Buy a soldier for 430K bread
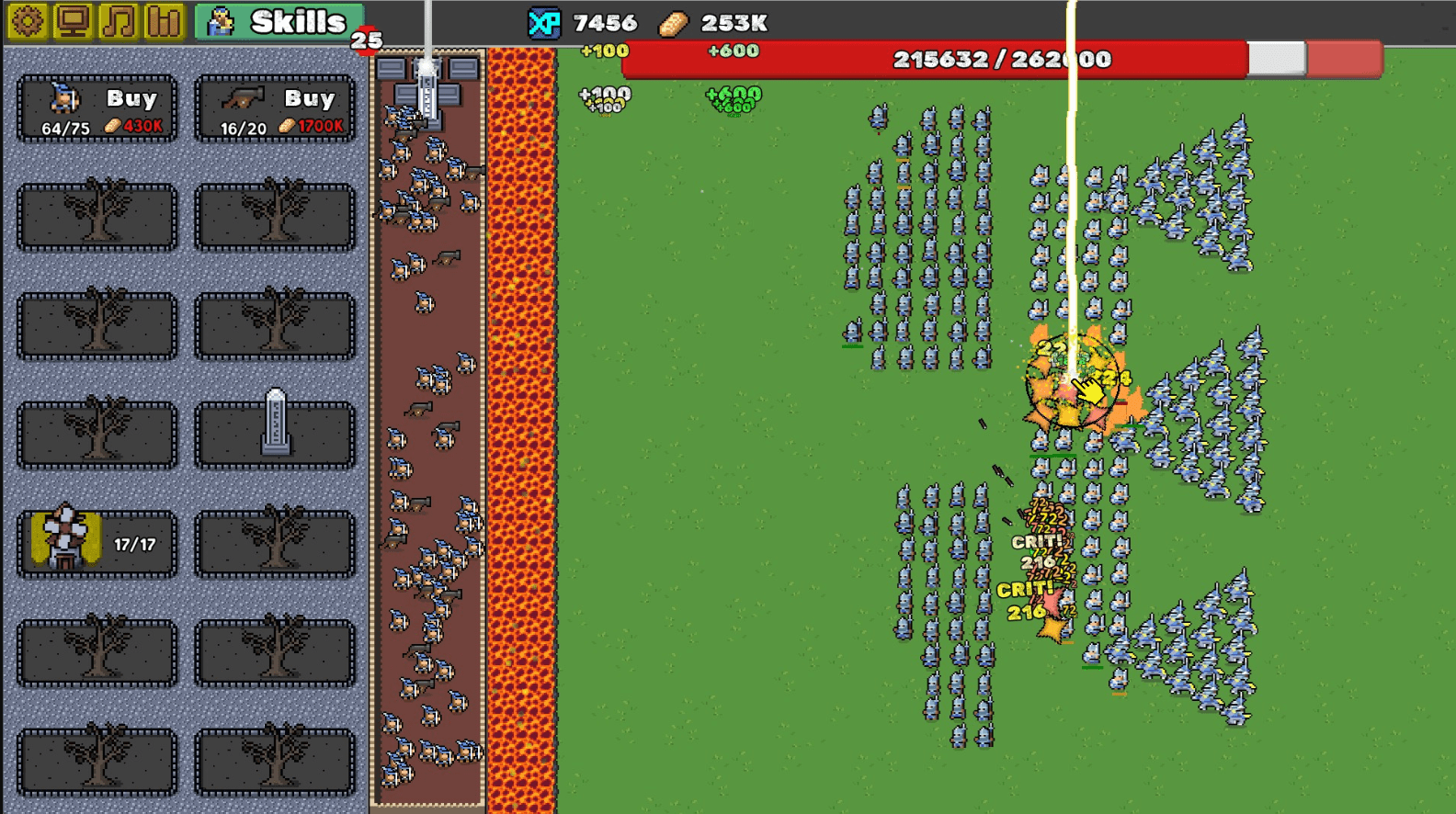The width and height of the screenshot is (1456, 814). (x=95, y=109)
